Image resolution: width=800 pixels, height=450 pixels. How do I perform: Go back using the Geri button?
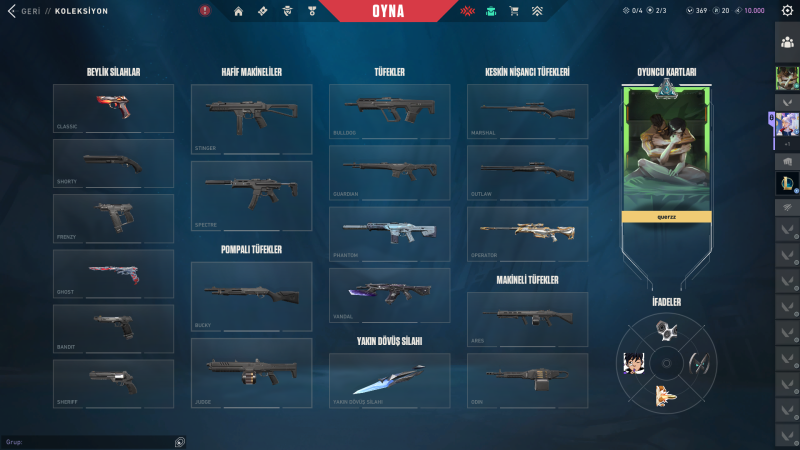(x=30, y=11)
